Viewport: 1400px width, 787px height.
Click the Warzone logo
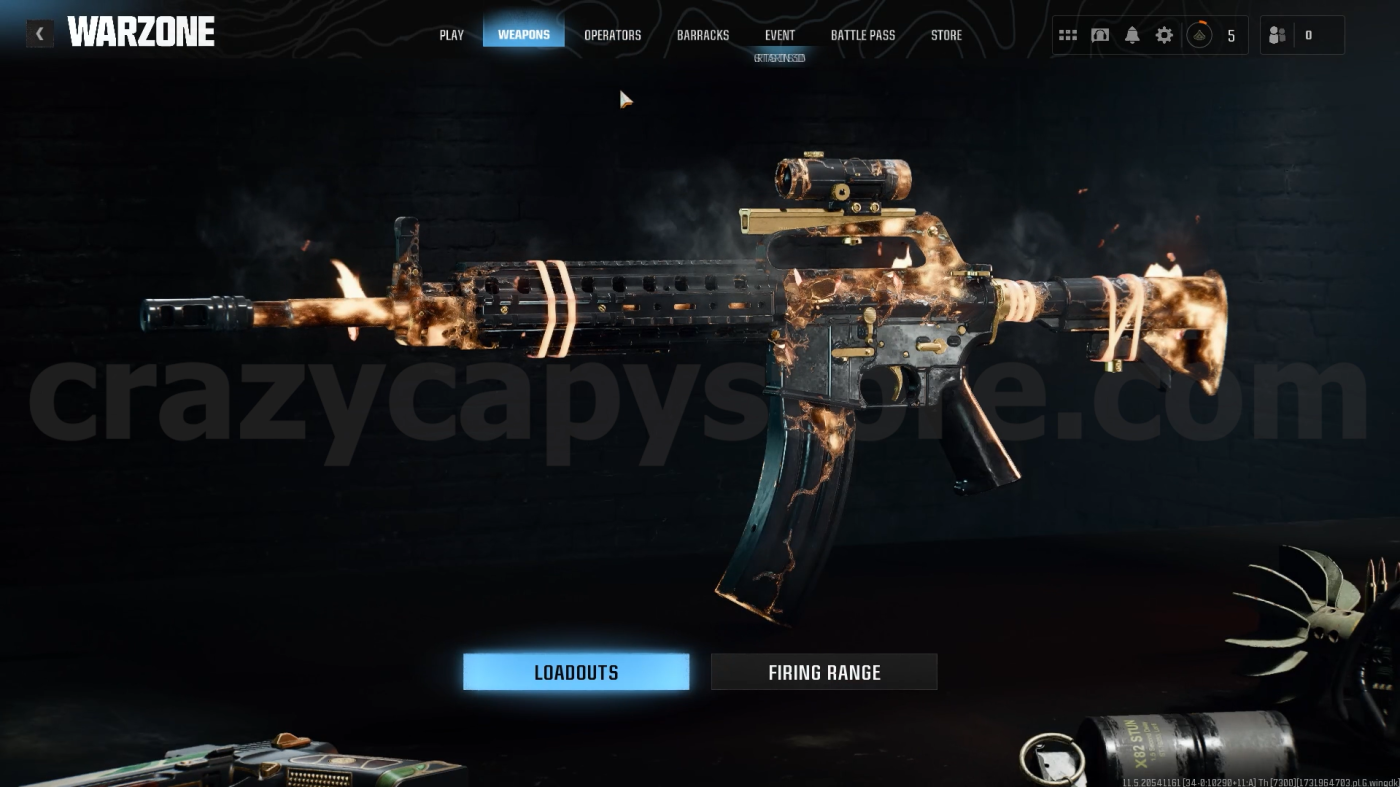tap(141, 31)
